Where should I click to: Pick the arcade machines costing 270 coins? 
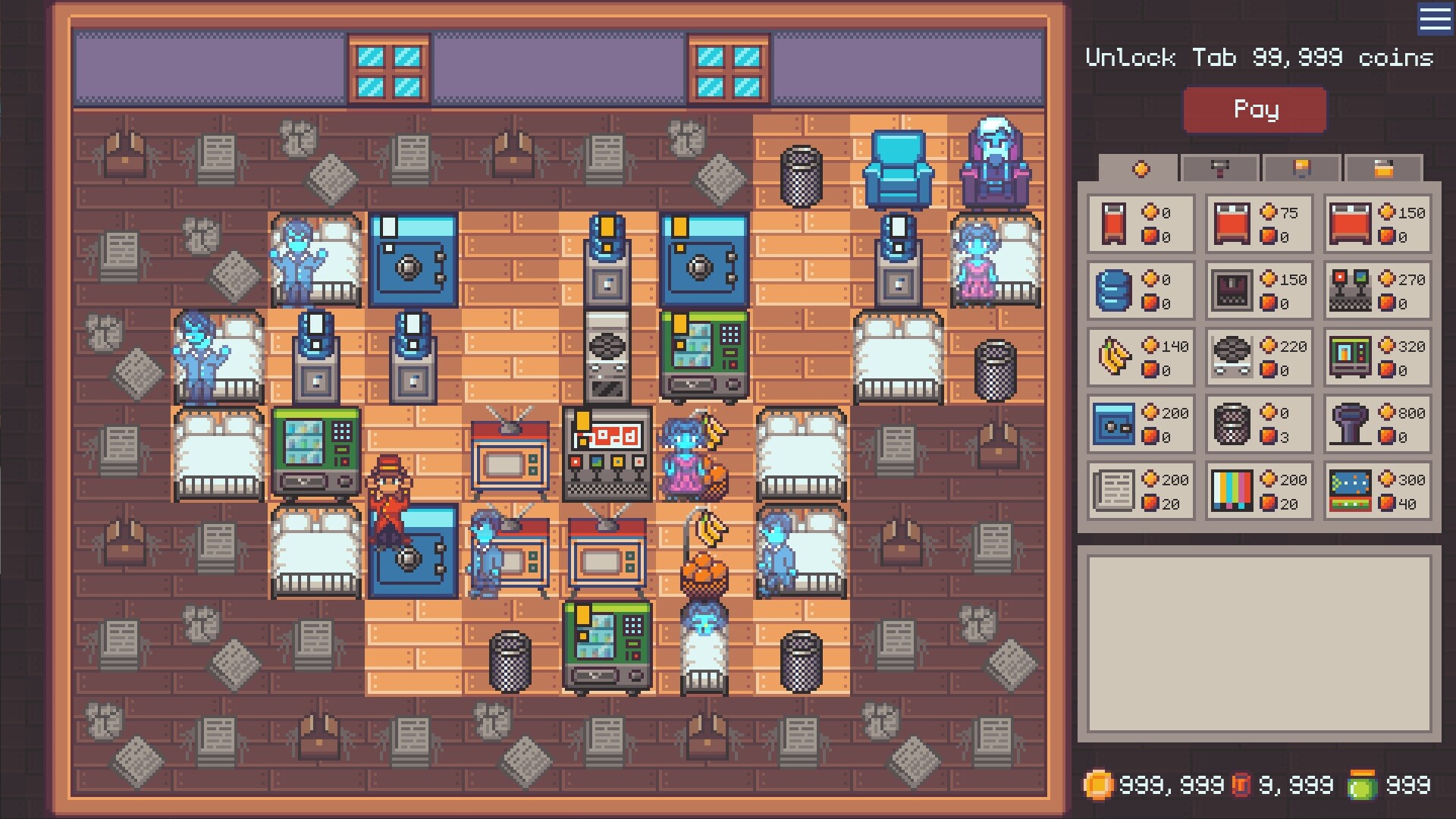pos(1377,291)
